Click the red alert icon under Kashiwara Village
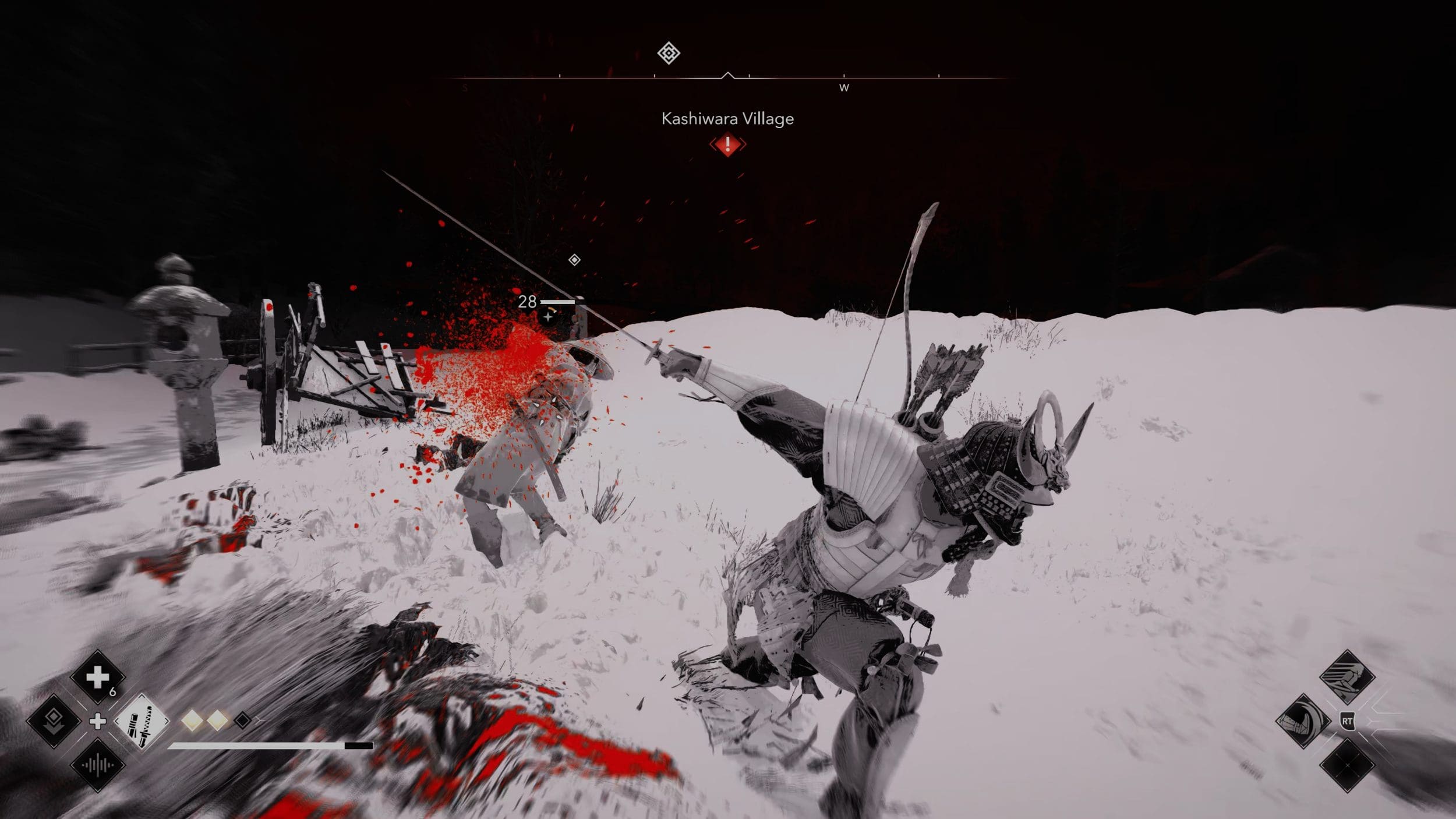This screenshot has height=819, width=1456. tap(727, 144)
